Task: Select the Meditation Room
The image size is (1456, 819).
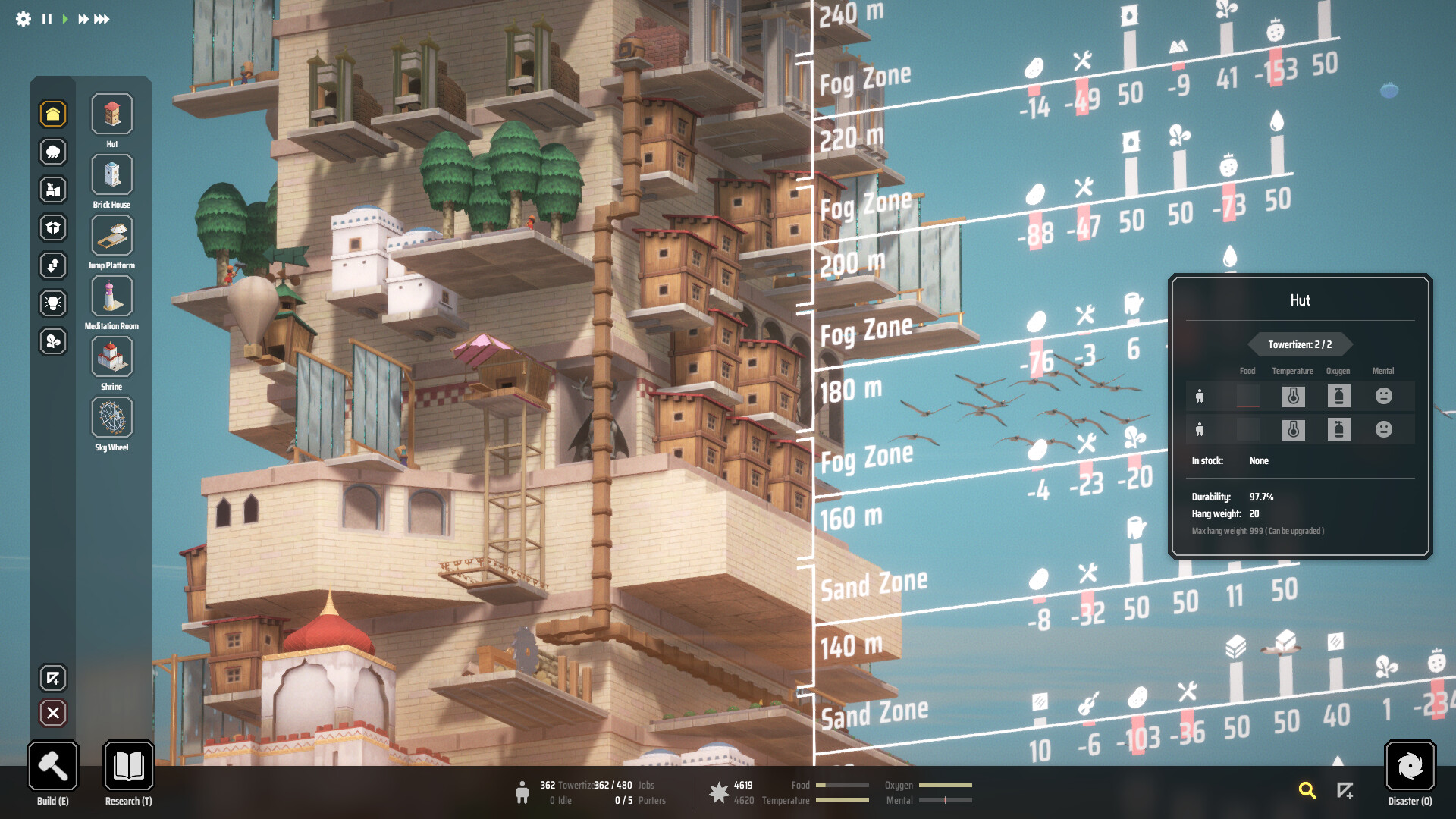Action: click(x=111, y=296)
